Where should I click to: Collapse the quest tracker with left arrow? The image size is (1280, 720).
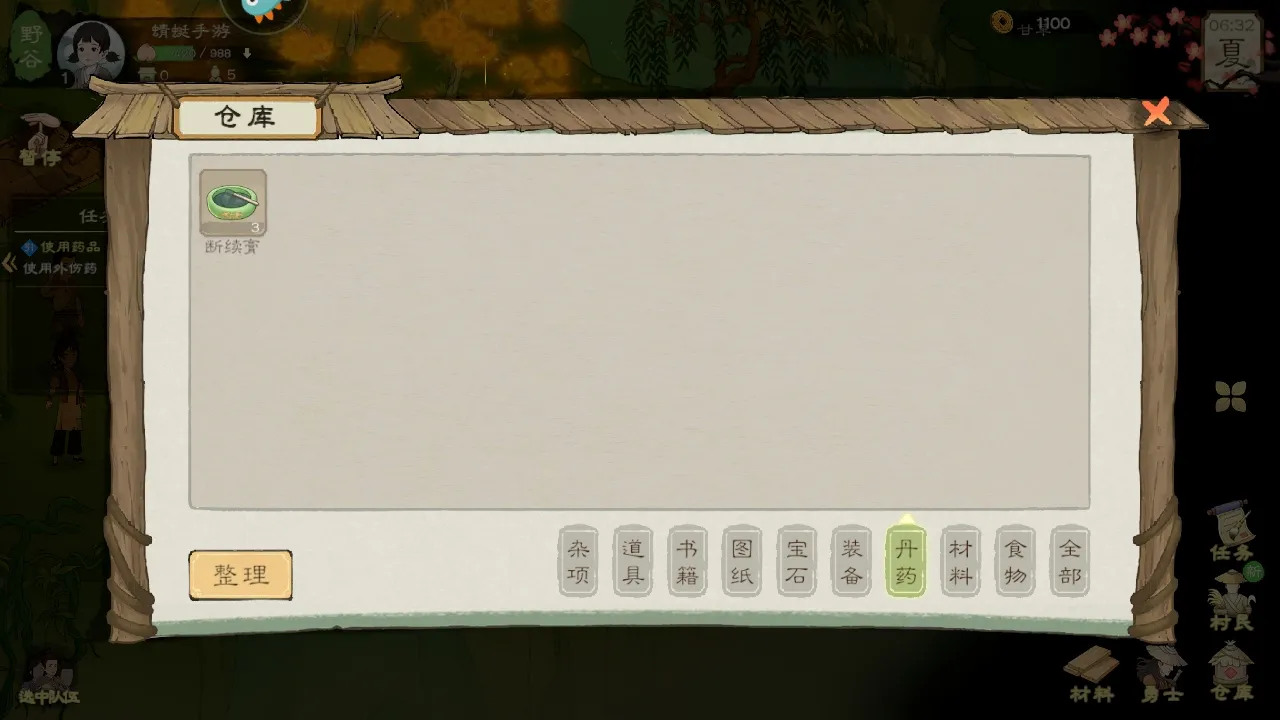pyautogui.click(x=8, y=263)
